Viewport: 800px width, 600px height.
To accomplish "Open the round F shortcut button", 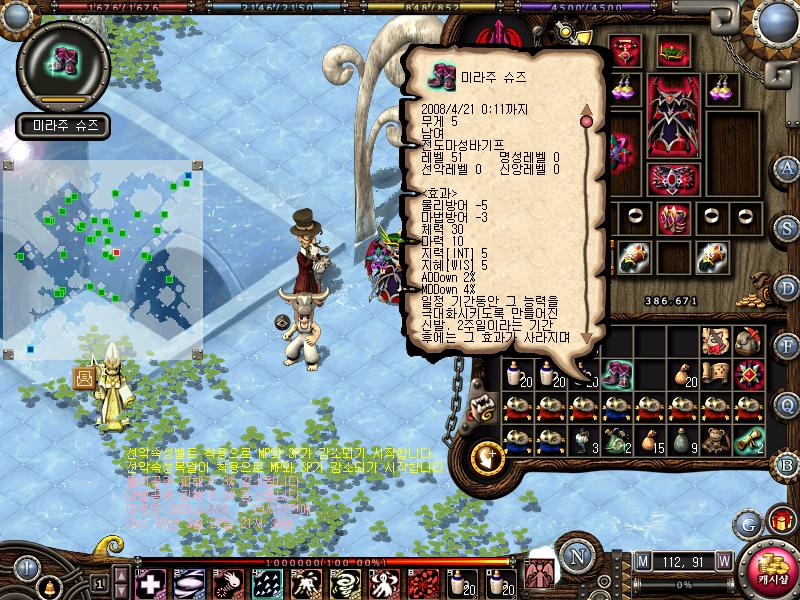I will [788, 345].
